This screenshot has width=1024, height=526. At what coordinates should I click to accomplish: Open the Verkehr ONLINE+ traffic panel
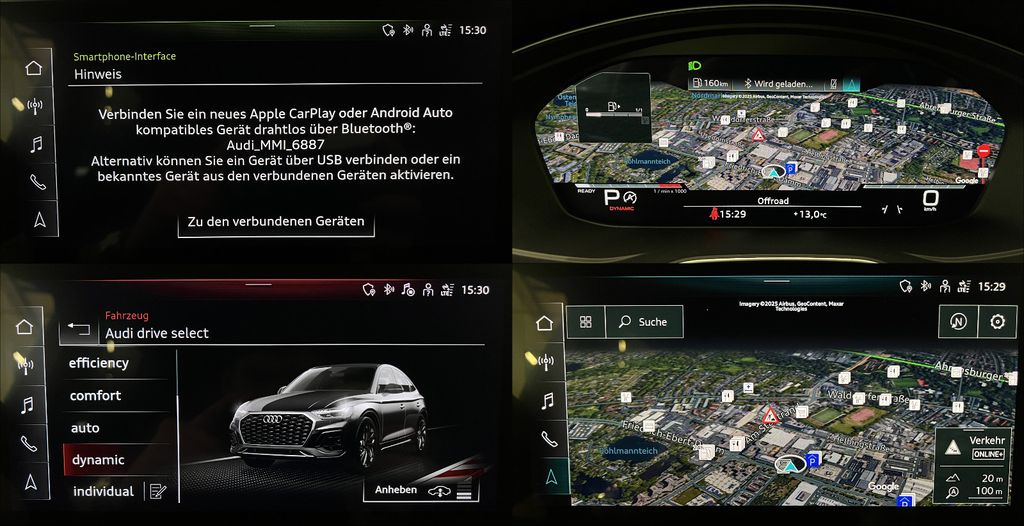(x=974, y=448)
